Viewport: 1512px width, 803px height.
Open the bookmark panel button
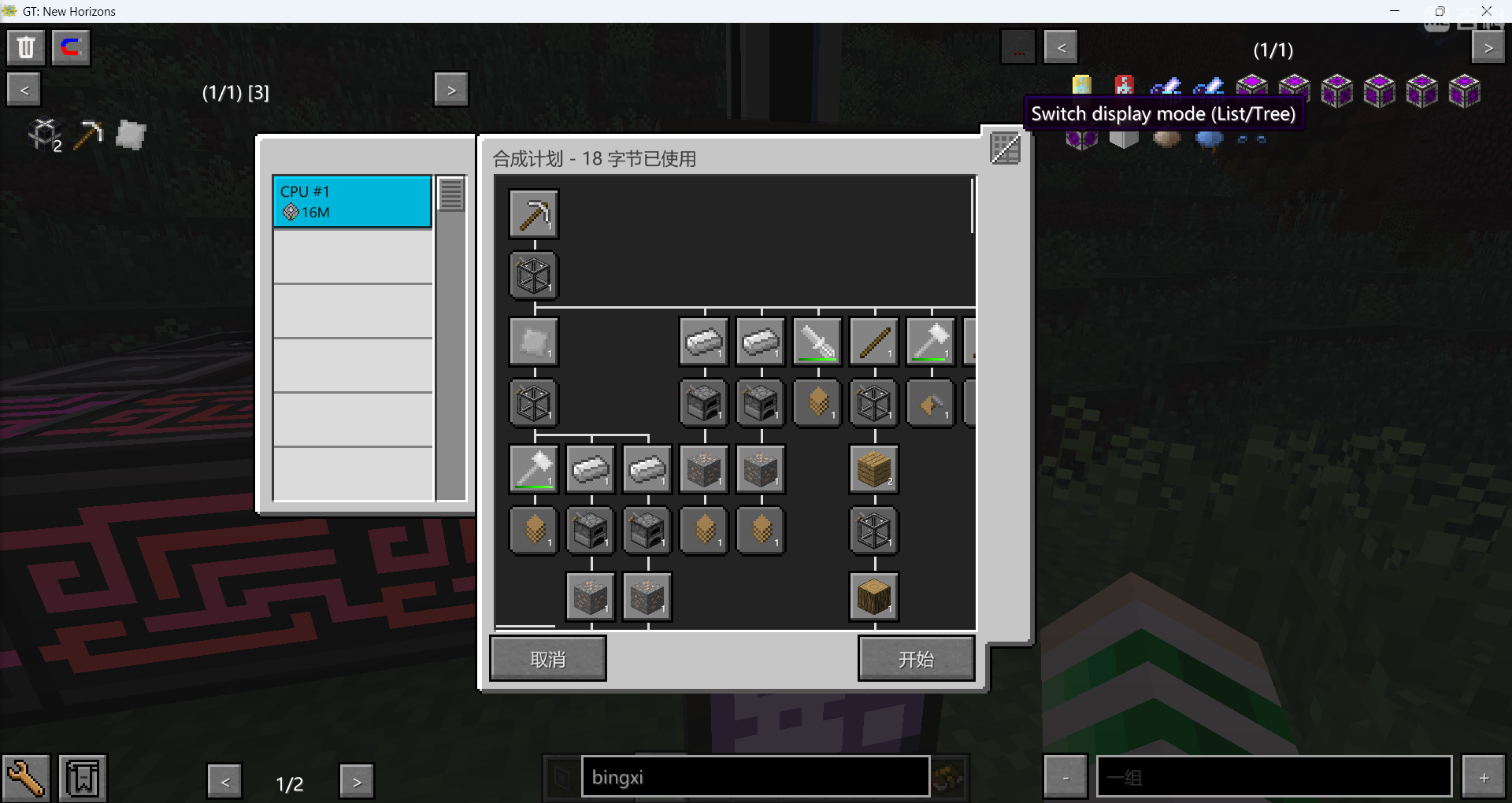point(83,779)
